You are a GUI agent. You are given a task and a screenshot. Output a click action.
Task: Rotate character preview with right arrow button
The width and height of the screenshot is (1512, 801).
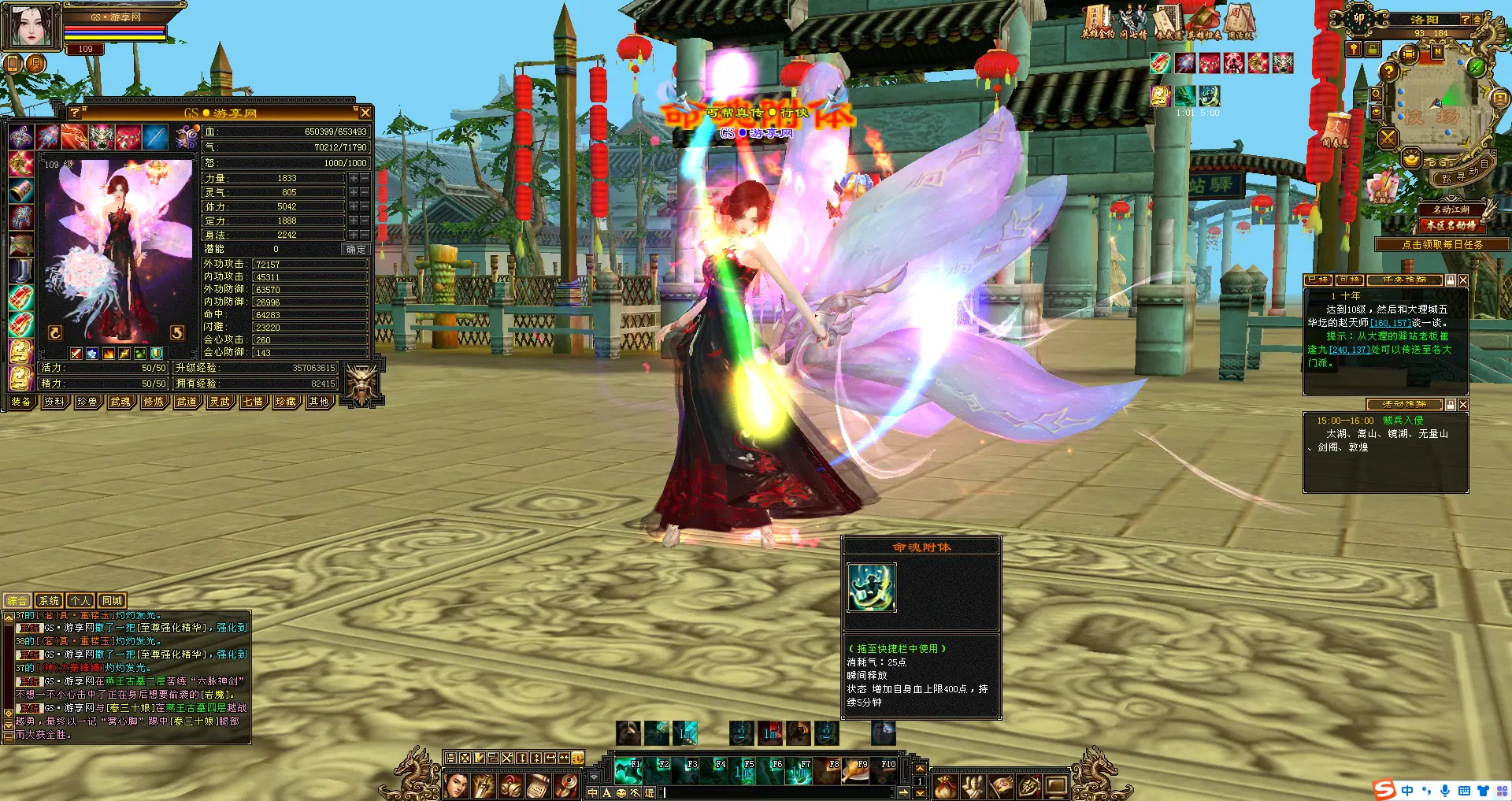[x=177, y=333]
